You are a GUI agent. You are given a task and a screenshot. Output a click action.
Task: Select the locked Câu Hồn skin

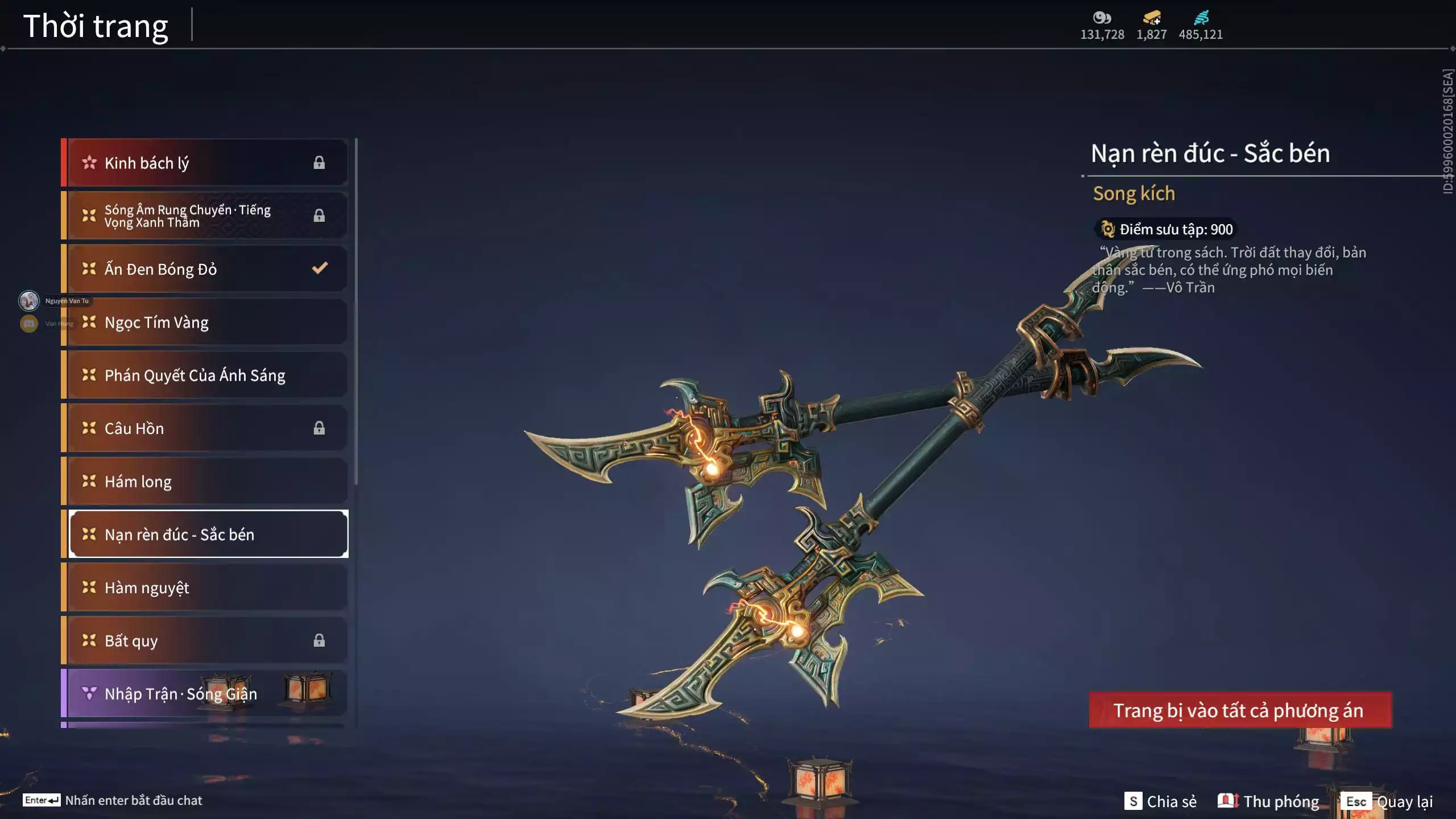[x=205, y=428]
